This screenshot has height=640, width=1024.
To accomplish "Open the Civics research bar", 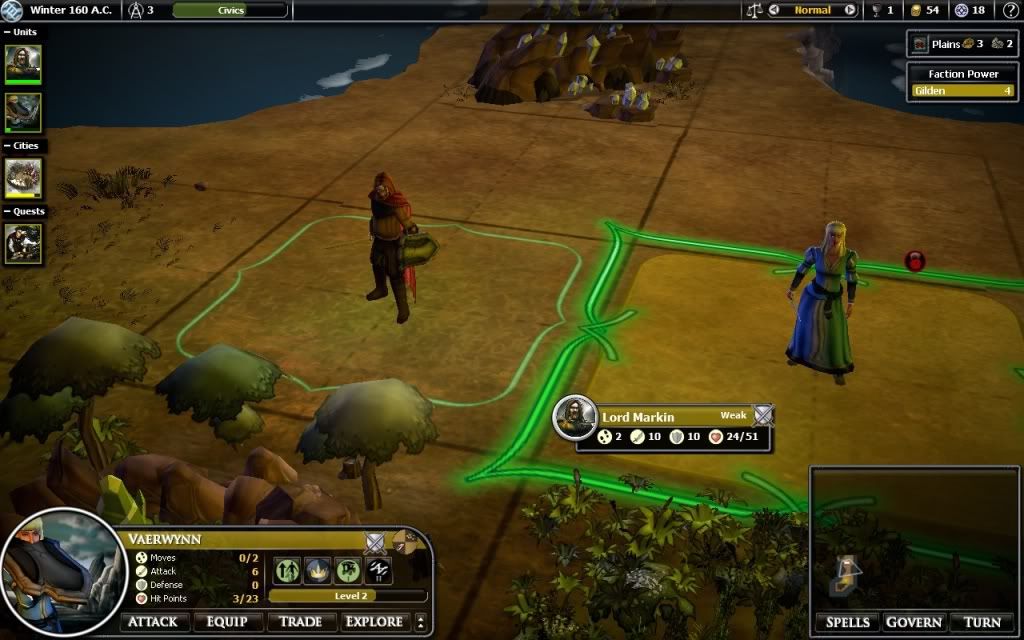I will tap(230, 10).
